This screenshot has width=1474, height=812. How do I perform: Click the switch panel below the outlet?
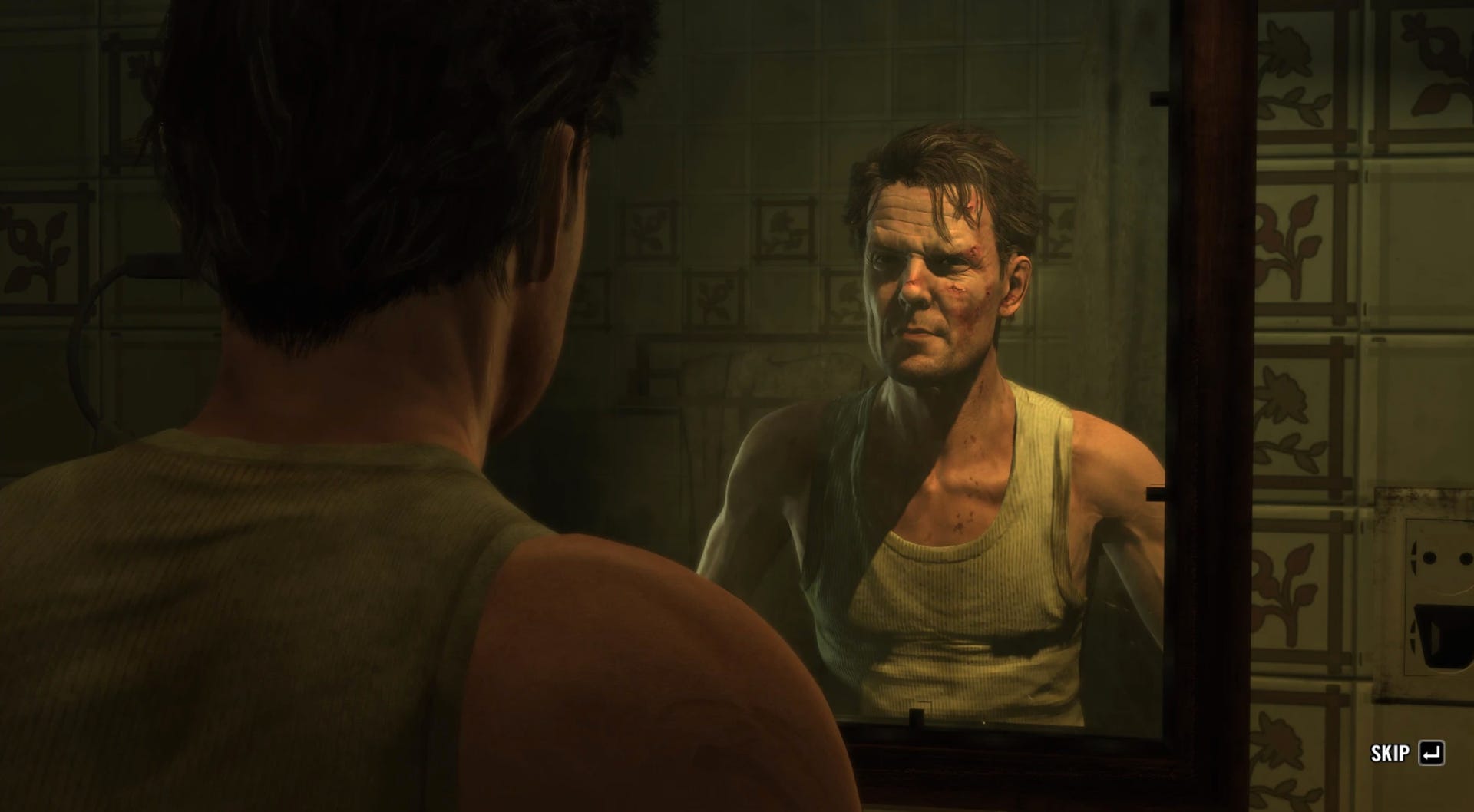click(1443, 637)
